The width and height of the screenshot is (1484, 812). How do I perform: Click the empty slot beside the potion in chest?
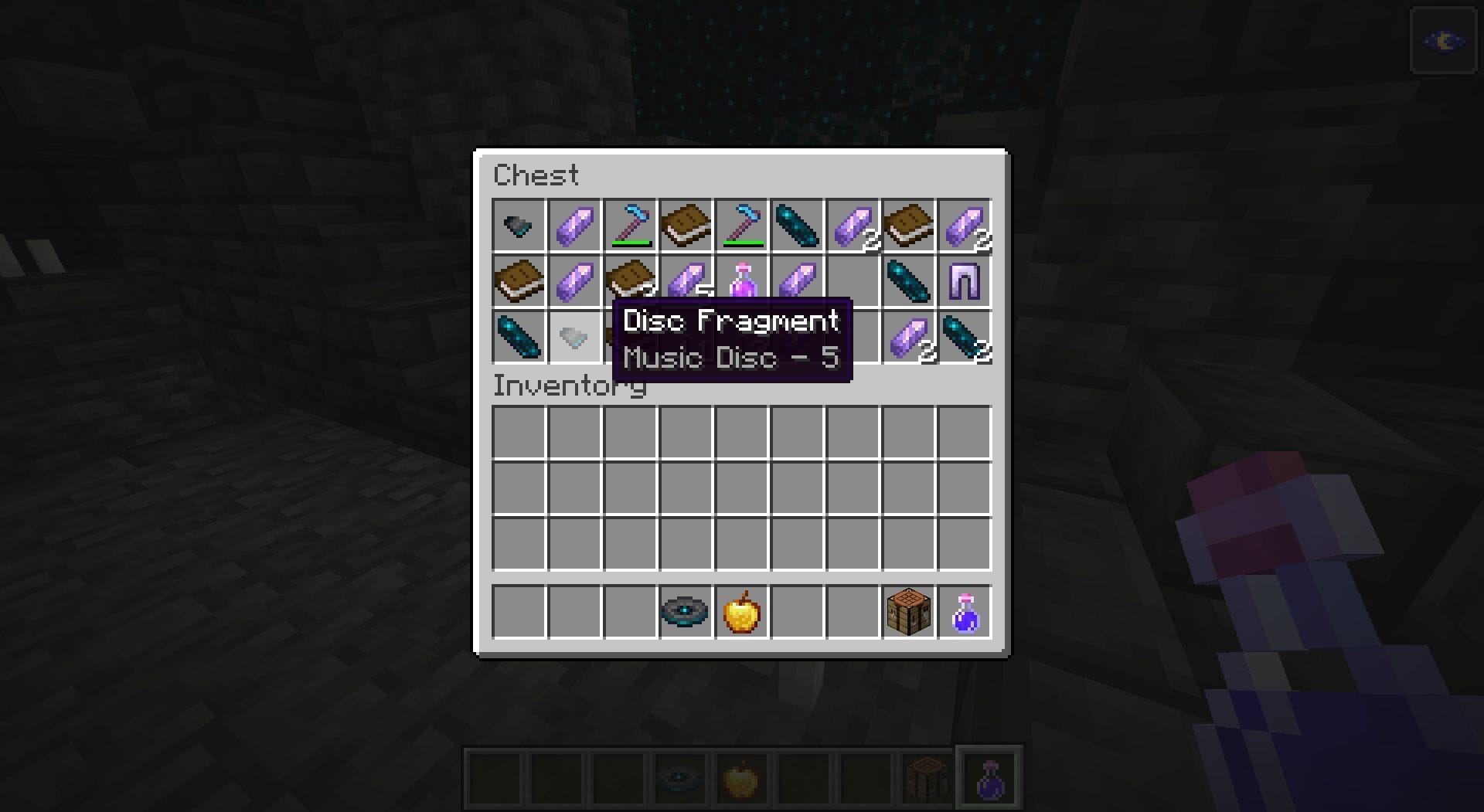coord(855,281)
